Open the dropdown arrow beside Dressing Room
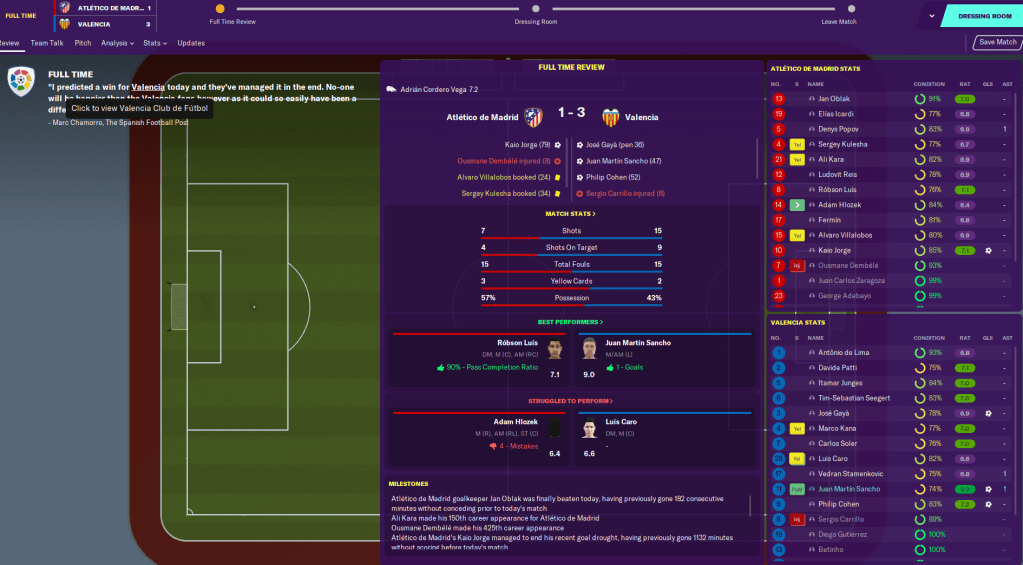 point(933,16)
